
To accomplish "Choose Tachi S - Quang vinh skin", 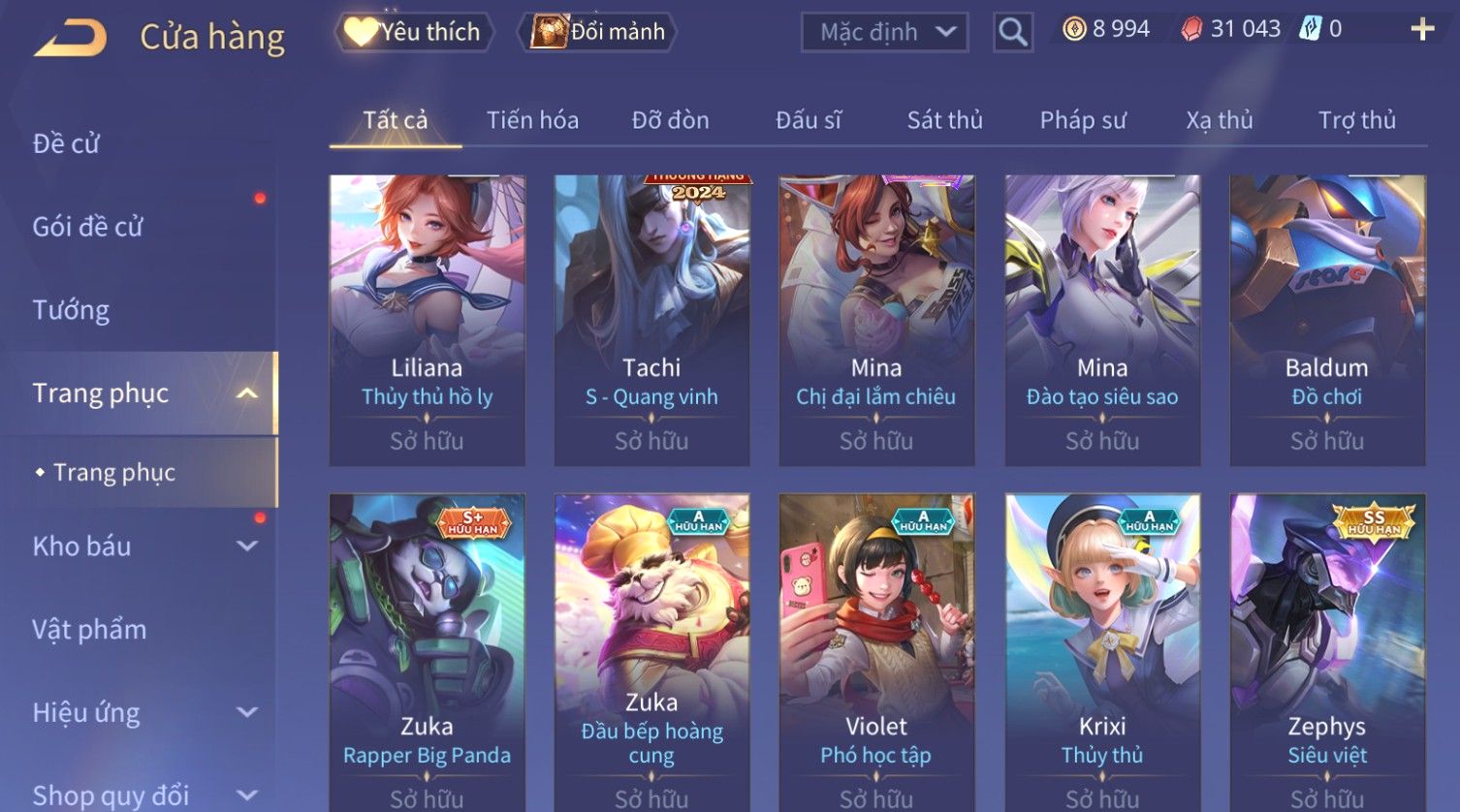I will click(651, 320).
